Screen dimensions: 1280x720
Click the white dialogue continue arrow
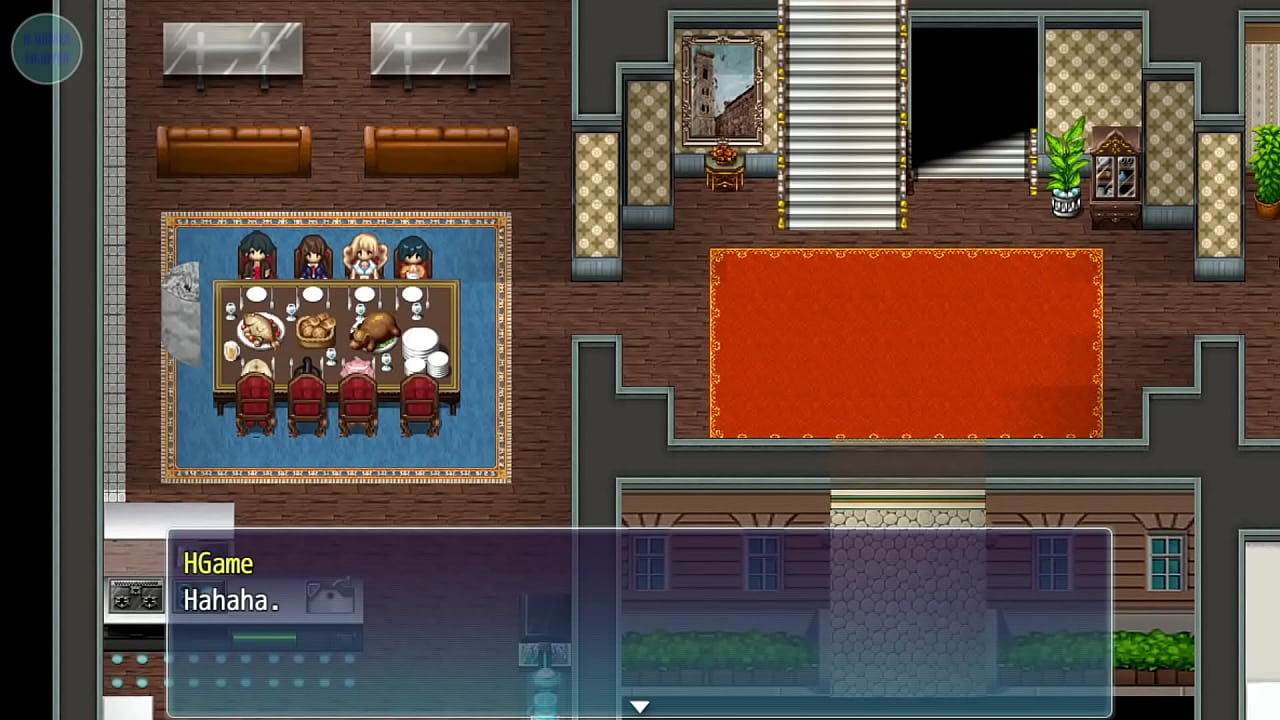(639, 707)
